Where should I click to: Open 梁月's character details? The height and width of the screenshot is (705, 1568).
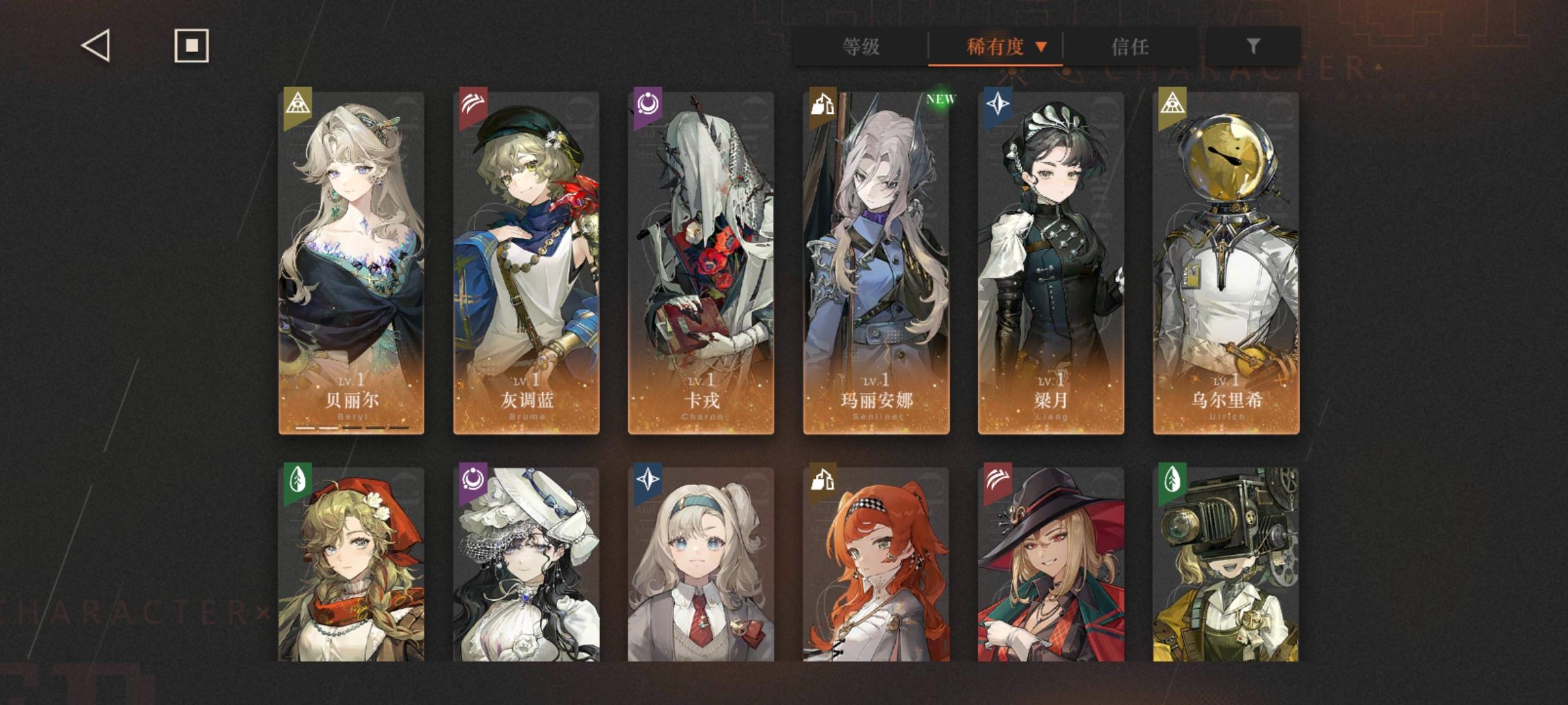1052,260
